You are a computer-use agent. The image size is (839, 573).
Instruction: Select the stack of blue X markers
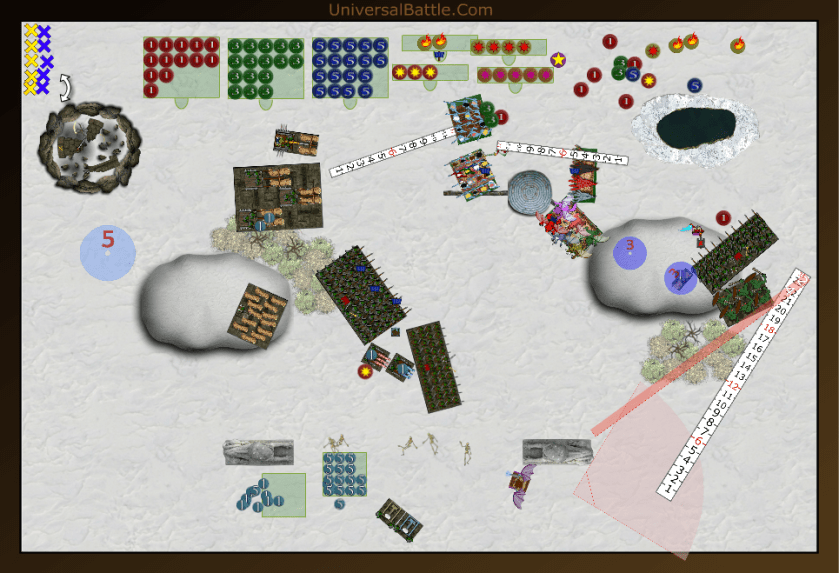tap(44, 60)
